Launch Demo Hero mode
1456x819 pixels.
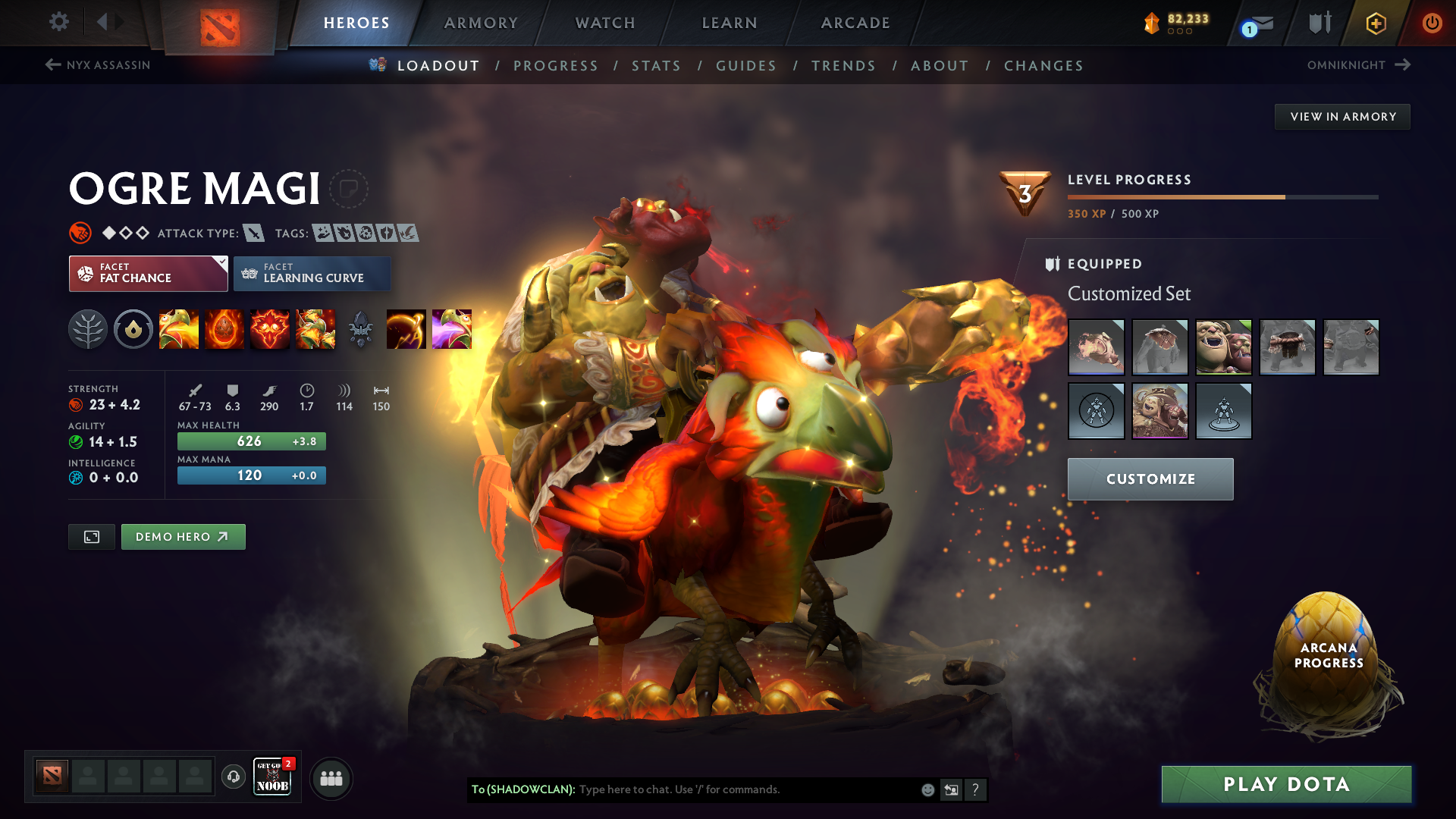click(183, 537)
